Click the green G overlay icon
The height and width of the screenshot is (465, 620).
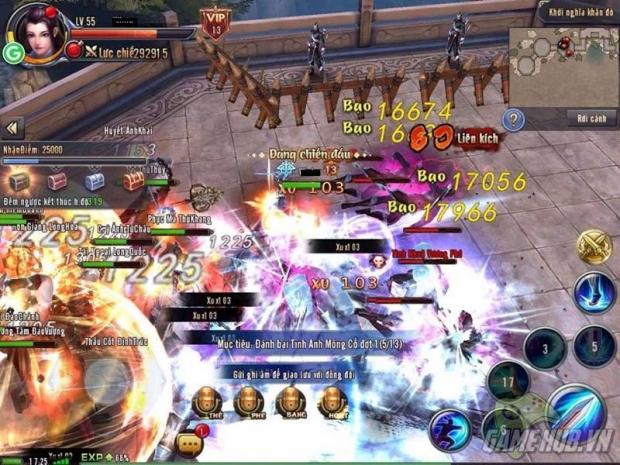tap(14, 53)
